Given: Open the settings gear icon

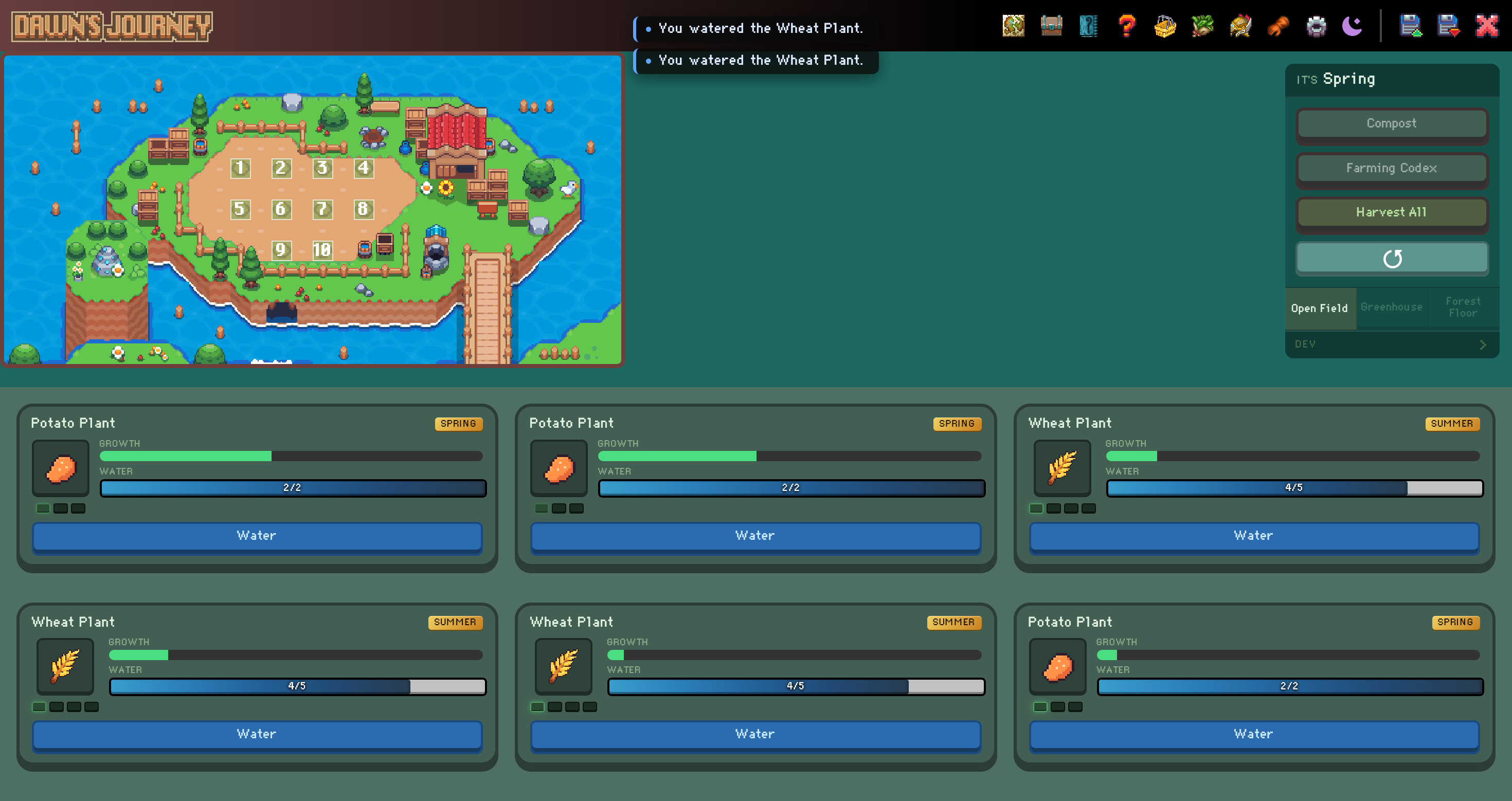Looking at the screenshot, I should point(1316,26).
